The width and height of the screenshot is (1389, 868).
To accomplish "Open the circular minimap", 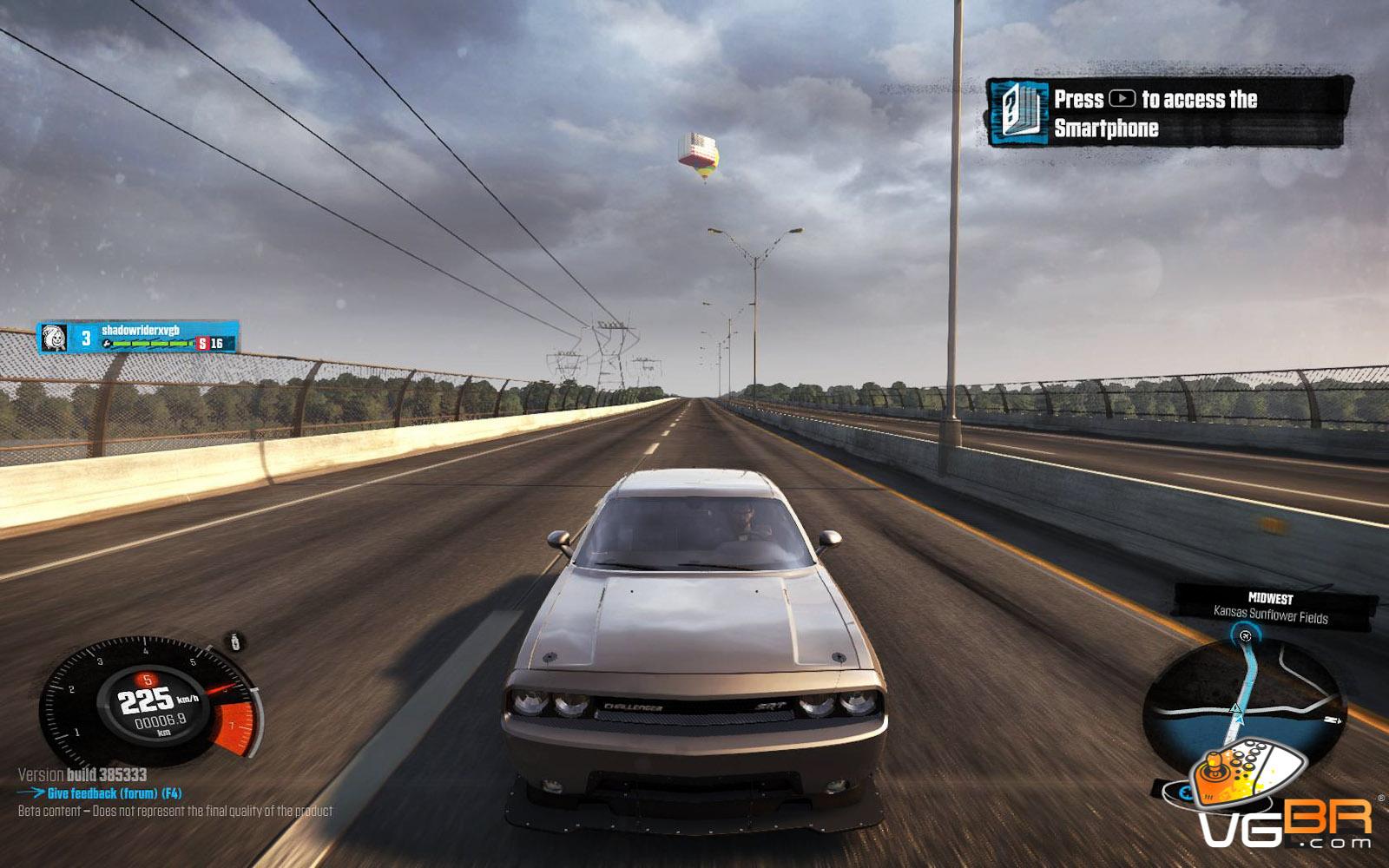I will click(x=1243, y=712).
